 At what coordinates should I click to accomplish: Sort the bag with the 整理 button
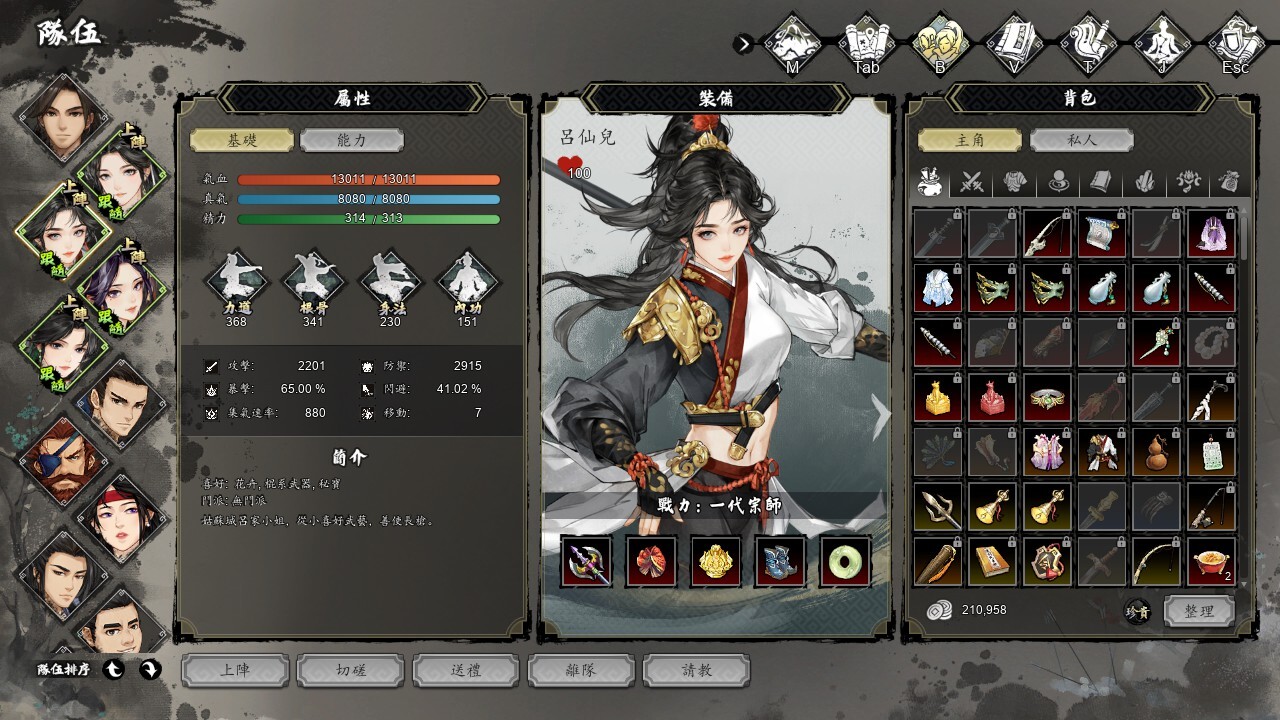(1198, 611)
